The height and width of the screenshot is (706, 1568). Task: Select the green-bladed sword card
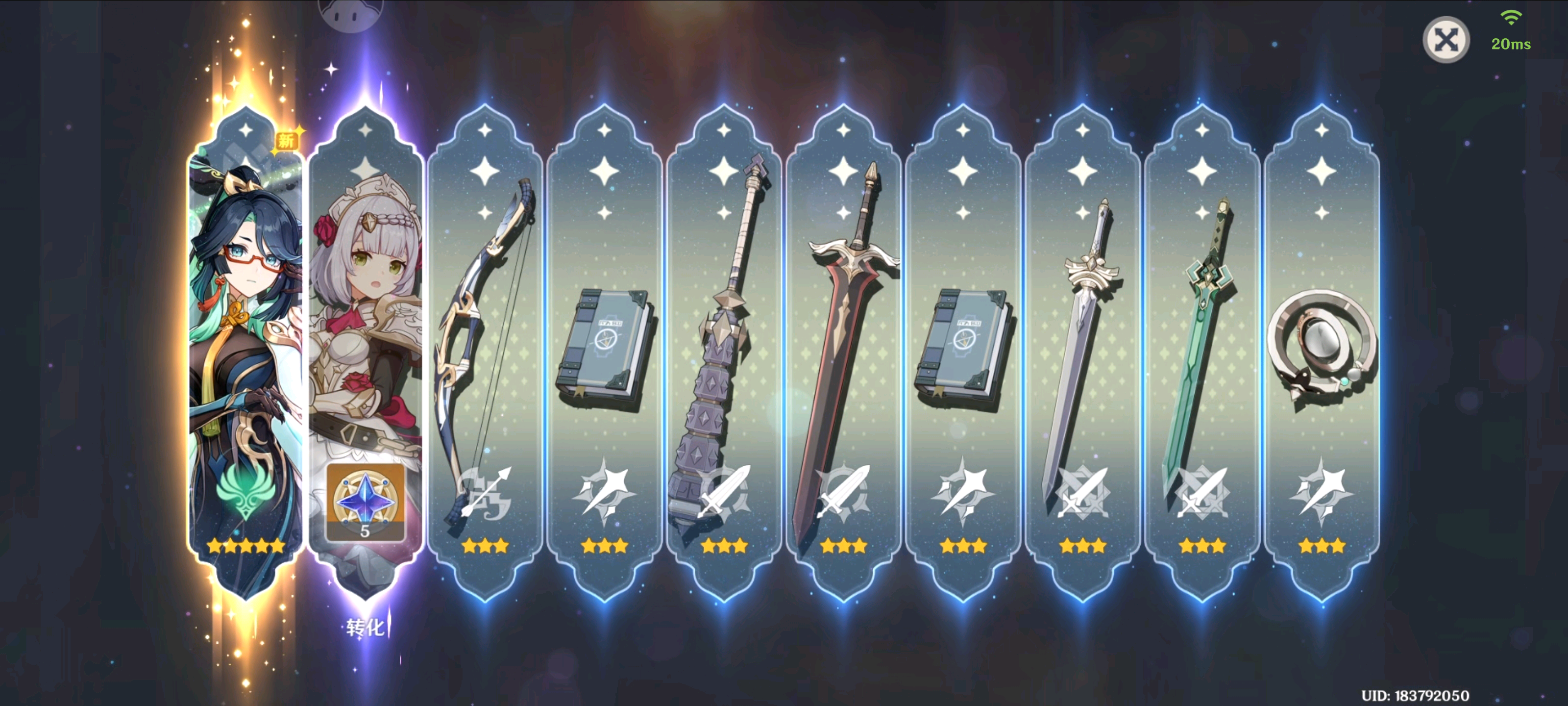pos(1201,353)
